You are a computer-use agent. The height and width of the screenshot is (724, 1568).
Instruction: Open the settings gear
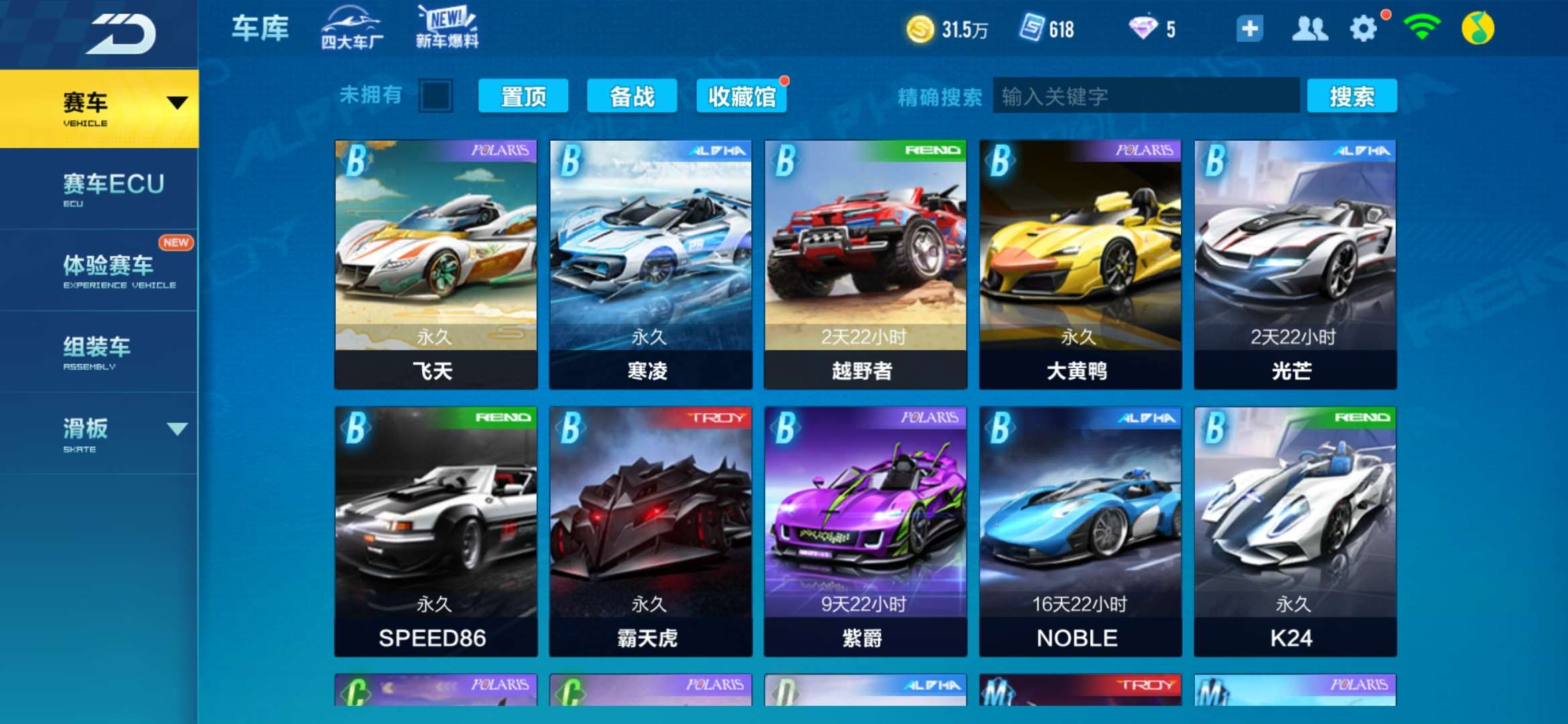point(1365,29)
